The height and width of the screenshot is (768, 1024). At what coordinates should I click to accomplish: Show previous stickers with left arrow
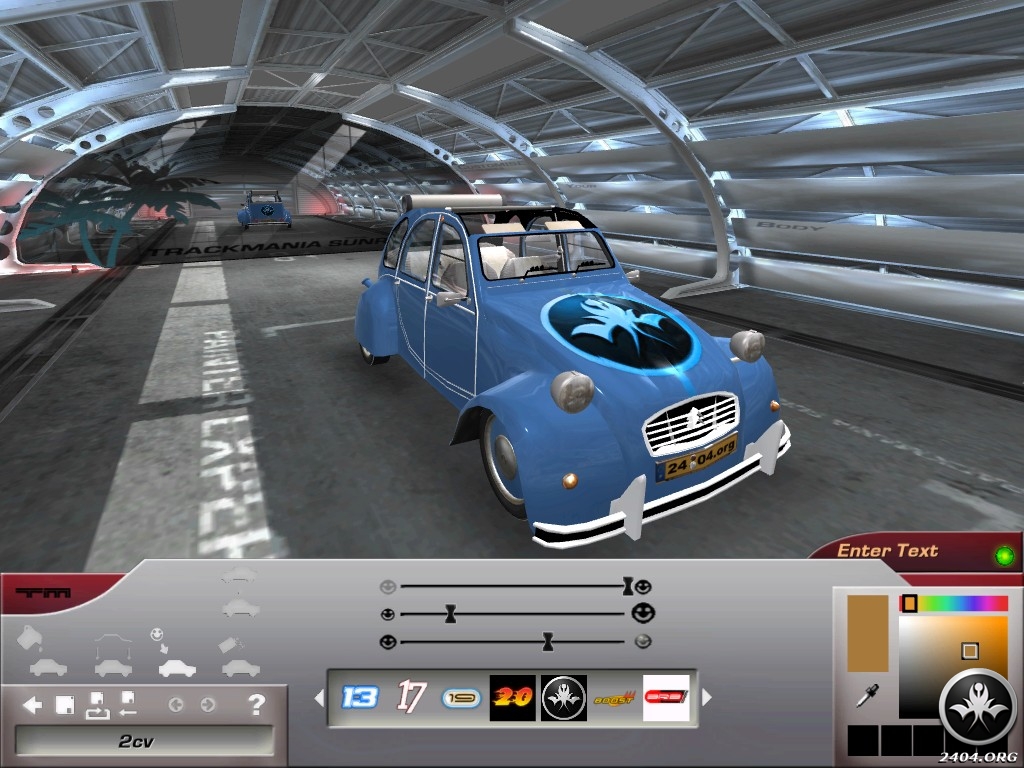[x=319, y=697]
